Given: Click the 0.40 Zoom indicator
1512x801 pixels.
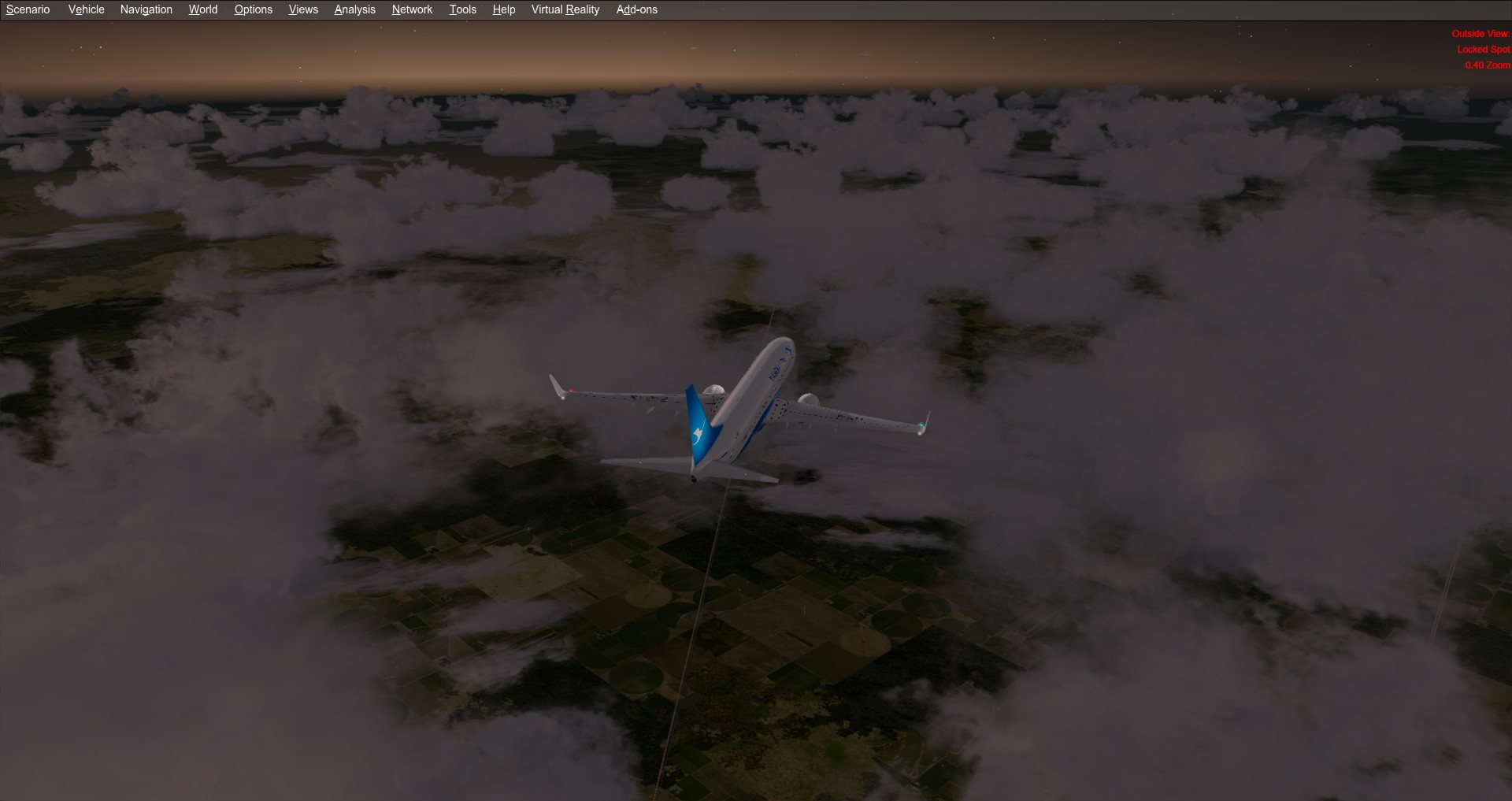Looking at the screenshot, I should point(1487,65).
